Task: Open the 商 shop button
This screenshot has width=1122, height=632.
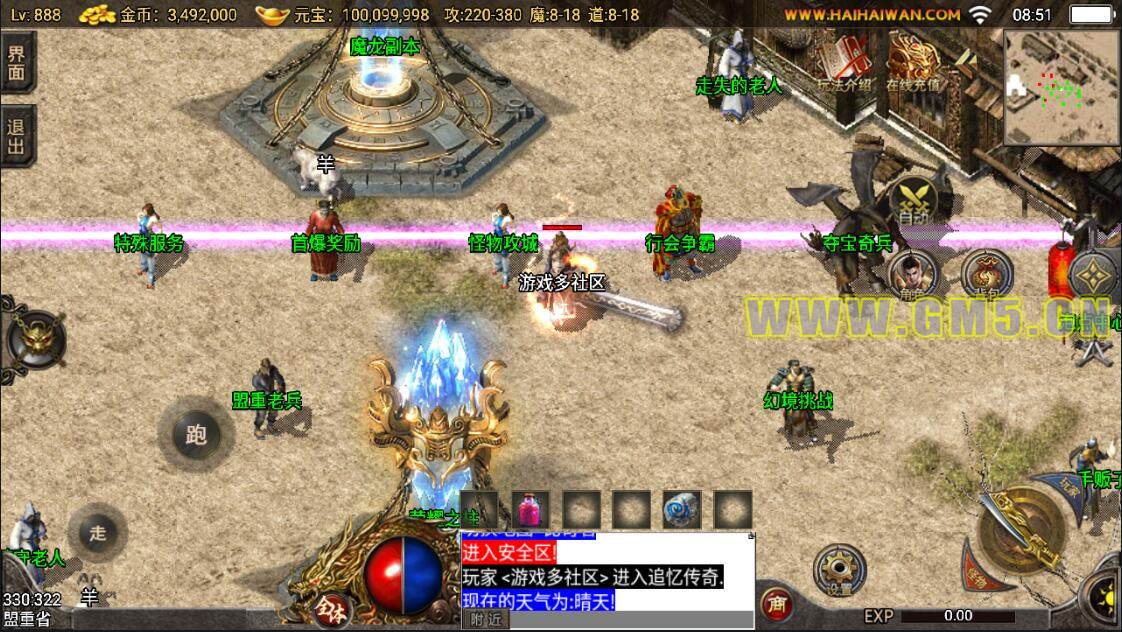Action: (776, 604)
